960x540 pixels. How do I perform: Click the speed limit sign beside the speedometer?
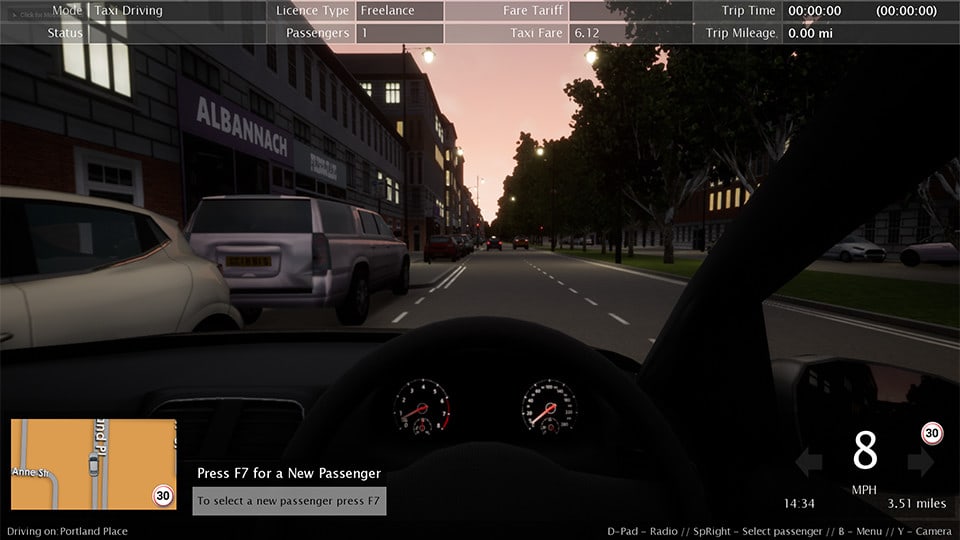[932, 433]
